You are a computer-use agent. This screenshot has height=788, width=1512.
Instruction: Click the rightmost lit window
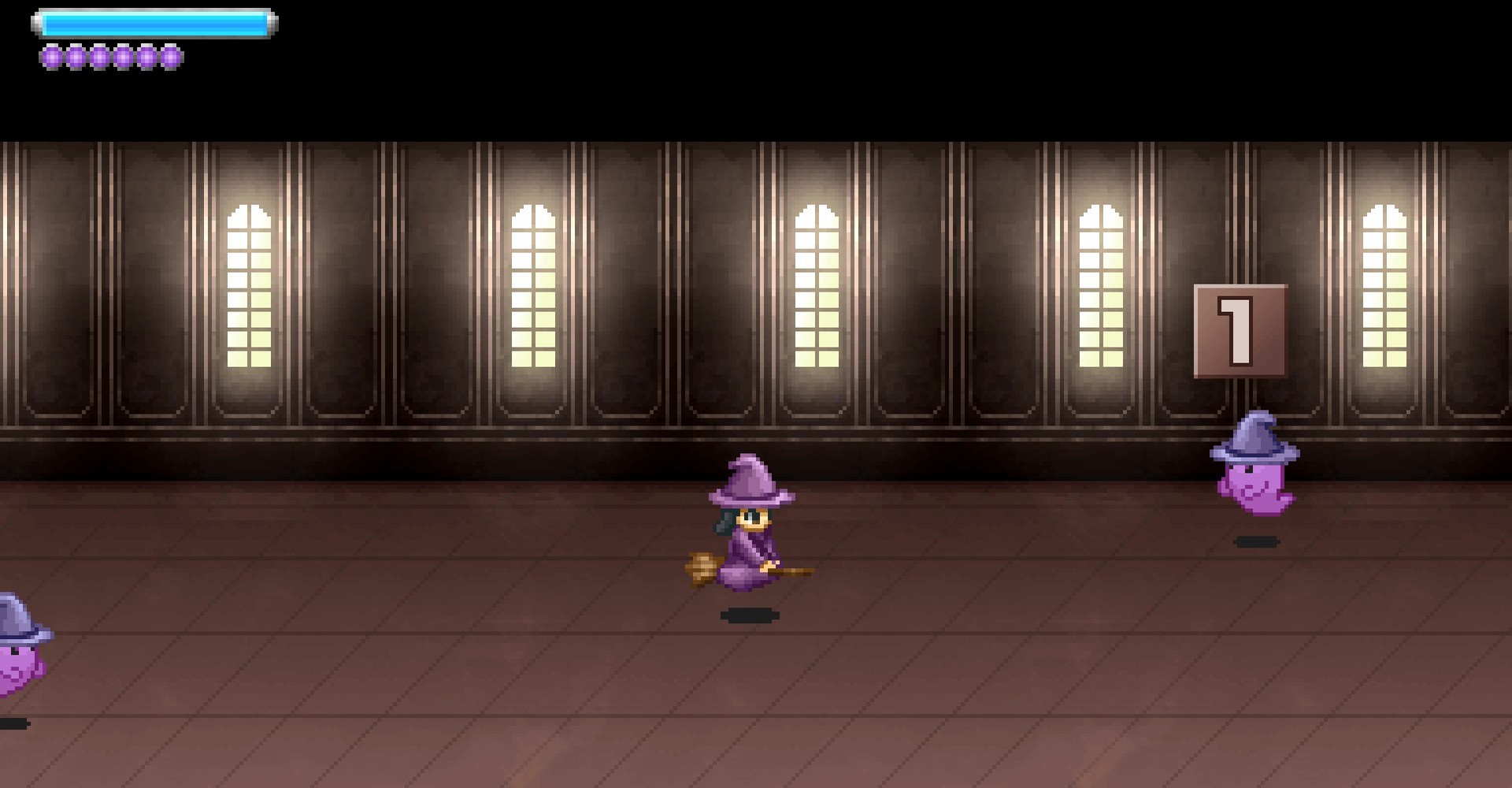1383,284
